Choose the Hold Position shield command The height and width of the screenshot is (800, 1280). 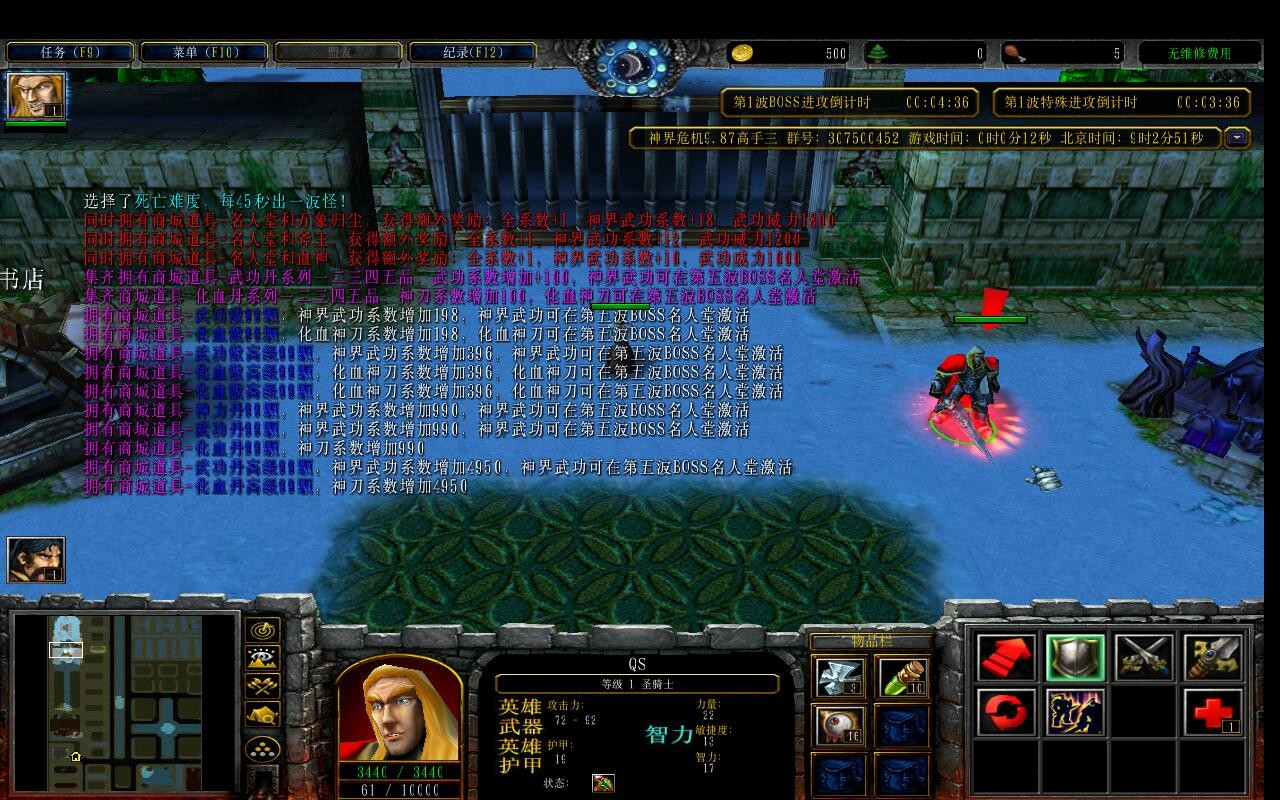tap(1075, 657)
